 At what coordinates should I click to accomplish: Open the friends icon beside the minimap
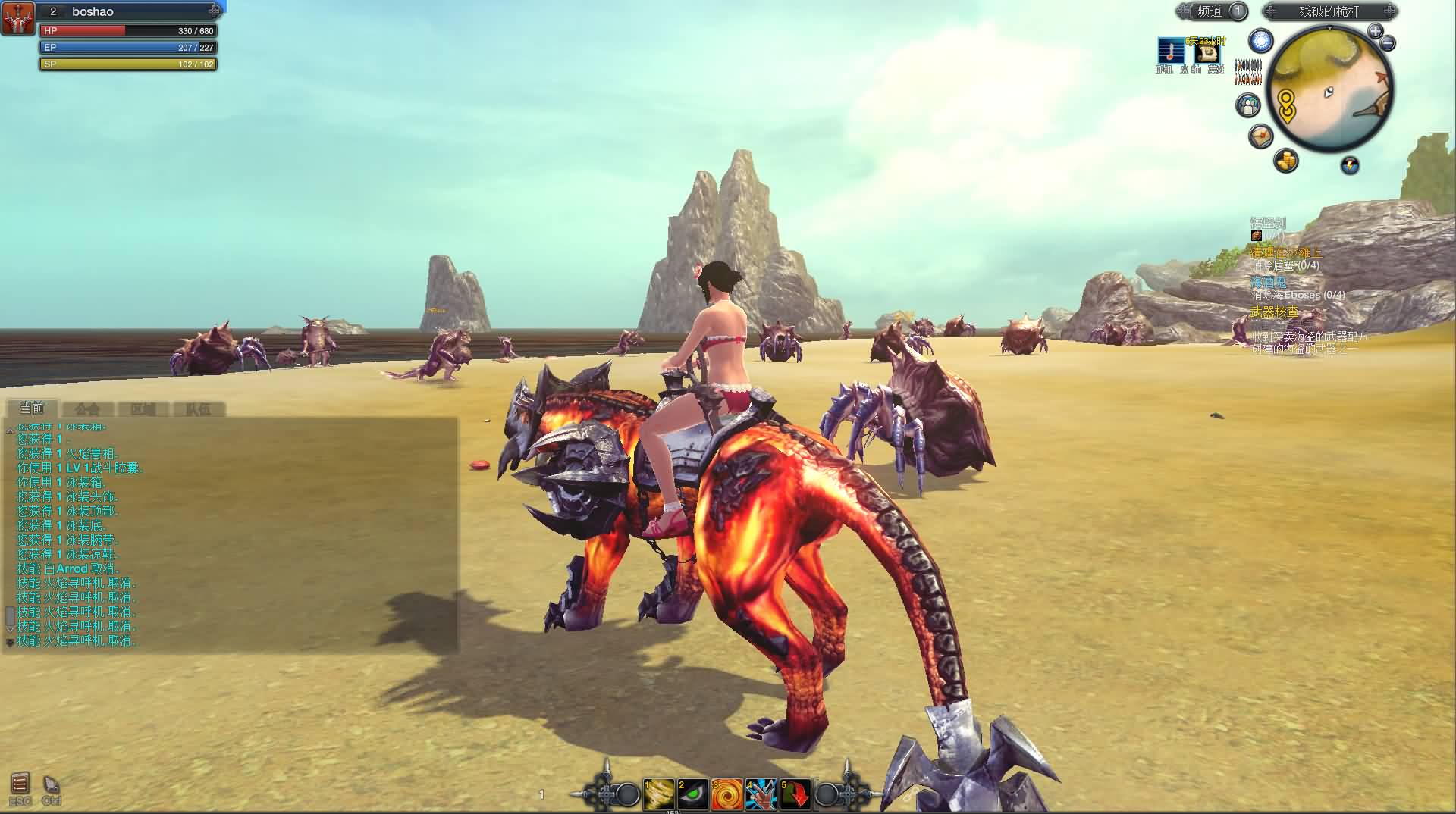point(1248,105)
